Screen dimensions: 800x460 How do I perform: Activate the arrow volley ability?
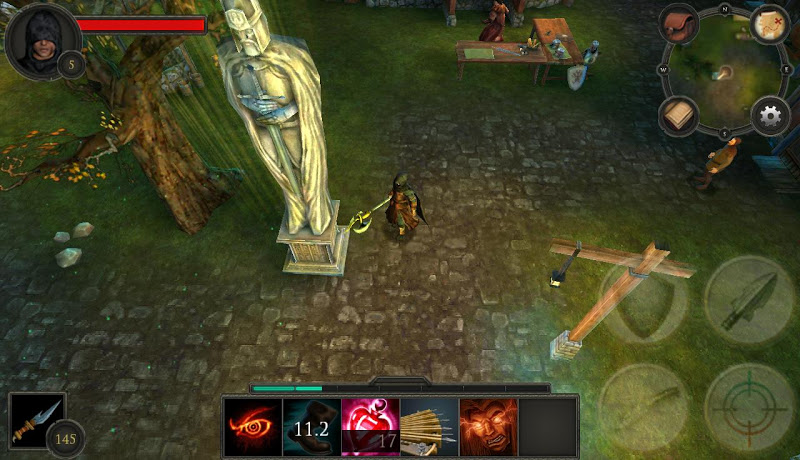[429, 427]
